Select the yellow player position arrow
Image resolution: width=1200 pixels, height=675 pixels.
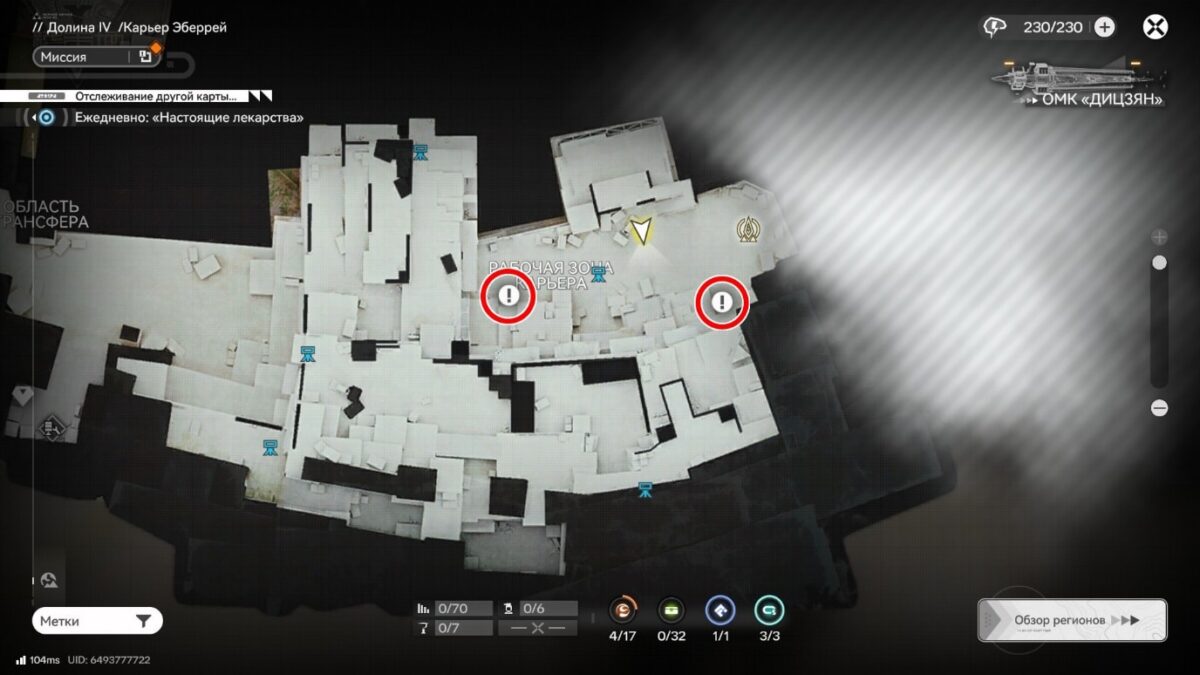coord(641,230)
